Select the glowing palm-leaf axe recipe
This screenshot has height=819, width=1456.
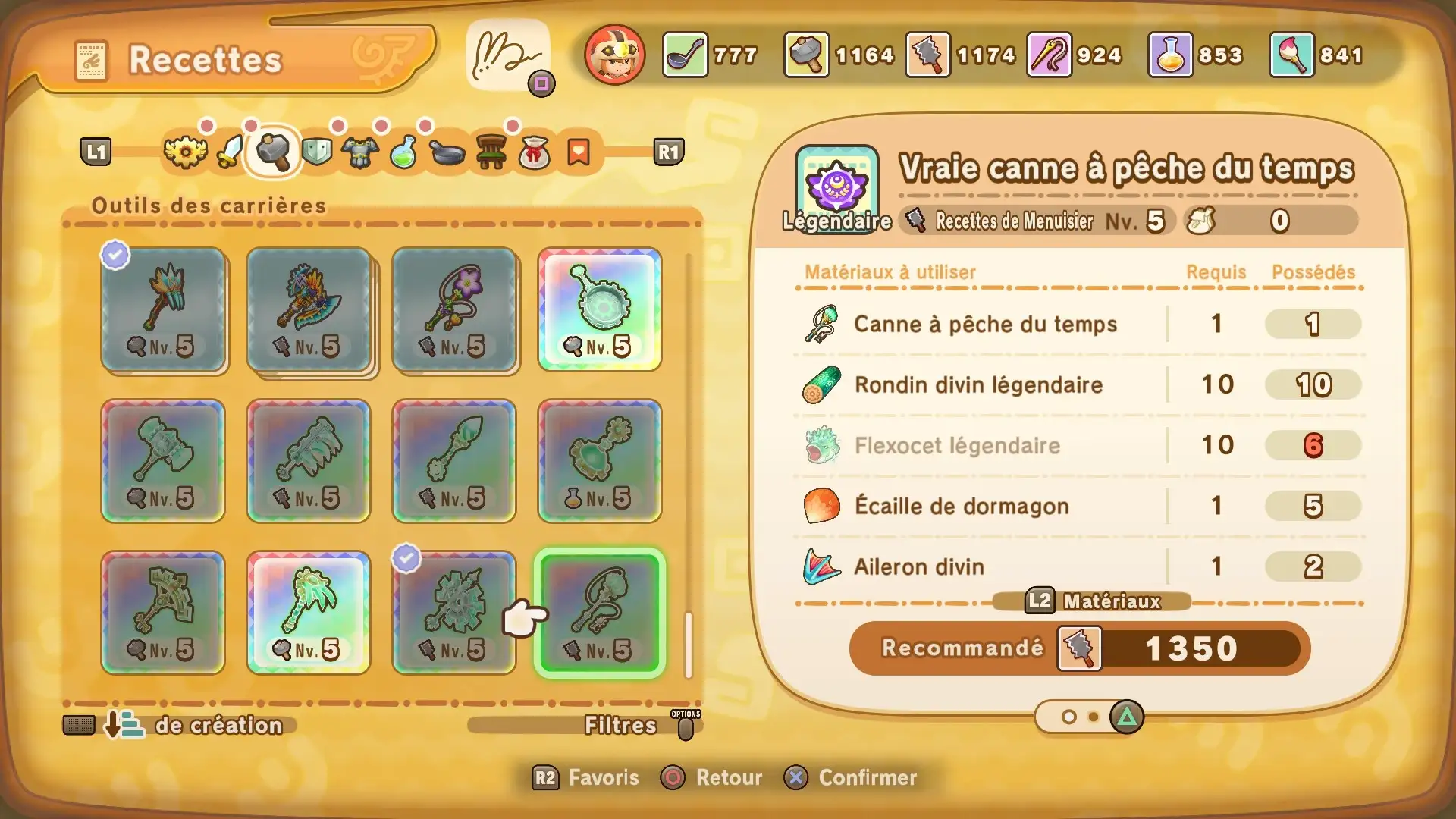(x=309, y=613)
